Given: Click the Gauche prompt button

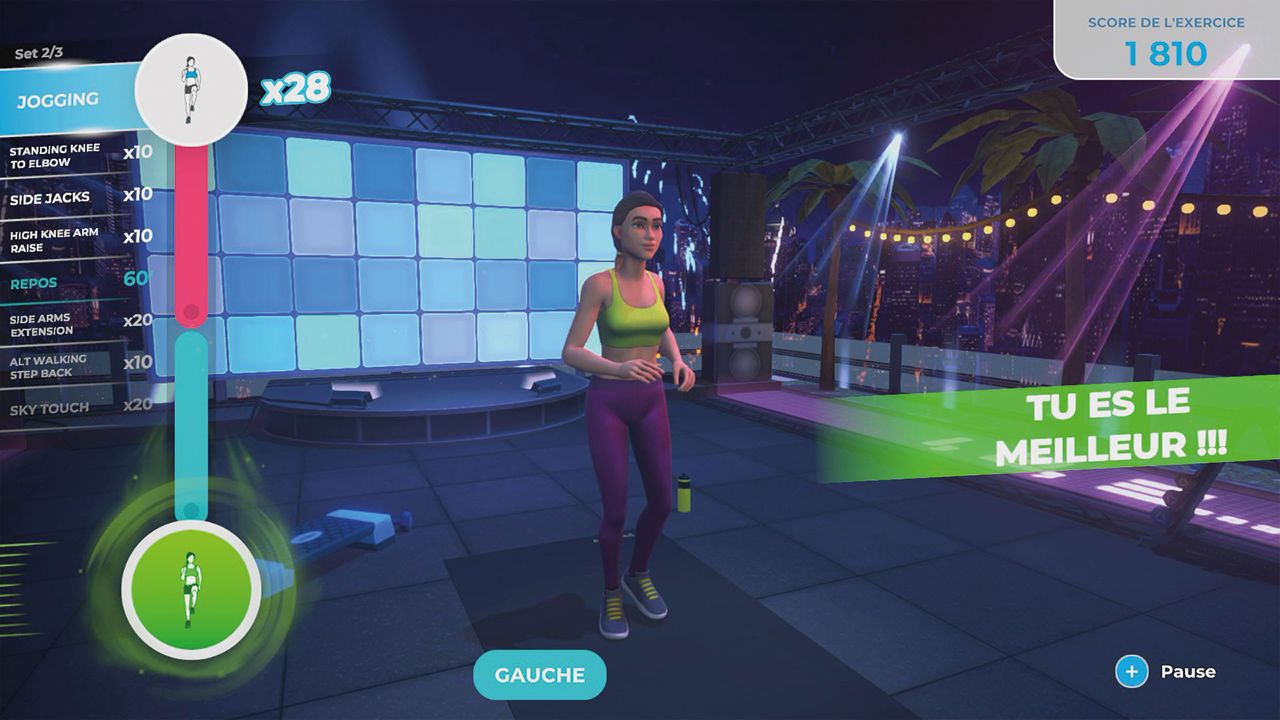Looking at the screenshot, I should point(540,675).
